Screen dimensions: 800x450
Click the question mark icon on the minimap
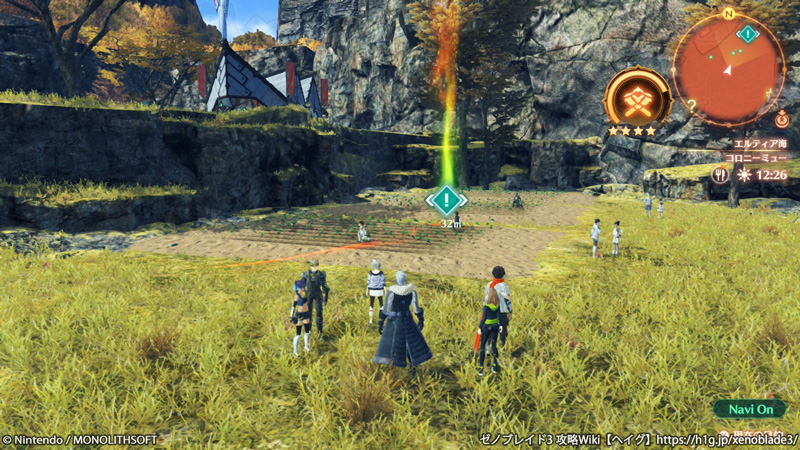point(691,103)
